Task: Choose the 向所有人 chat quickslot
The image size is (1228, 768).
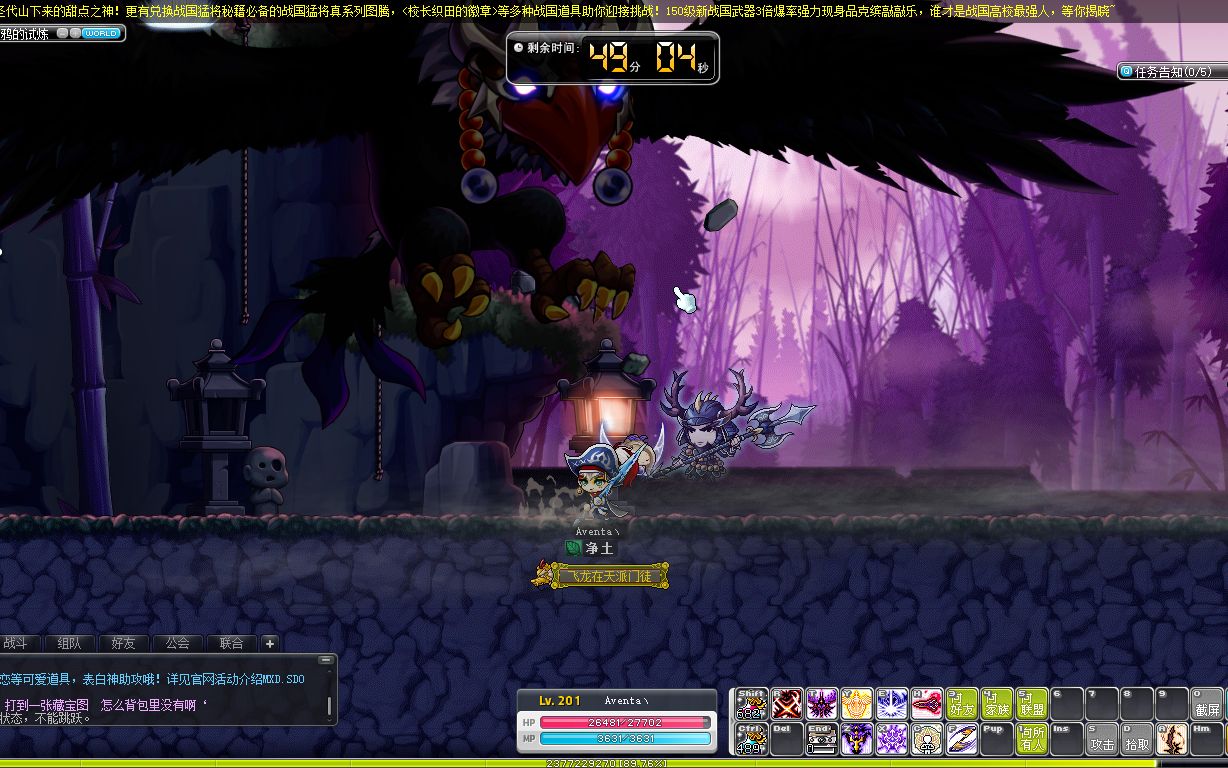Action: 1032,739
